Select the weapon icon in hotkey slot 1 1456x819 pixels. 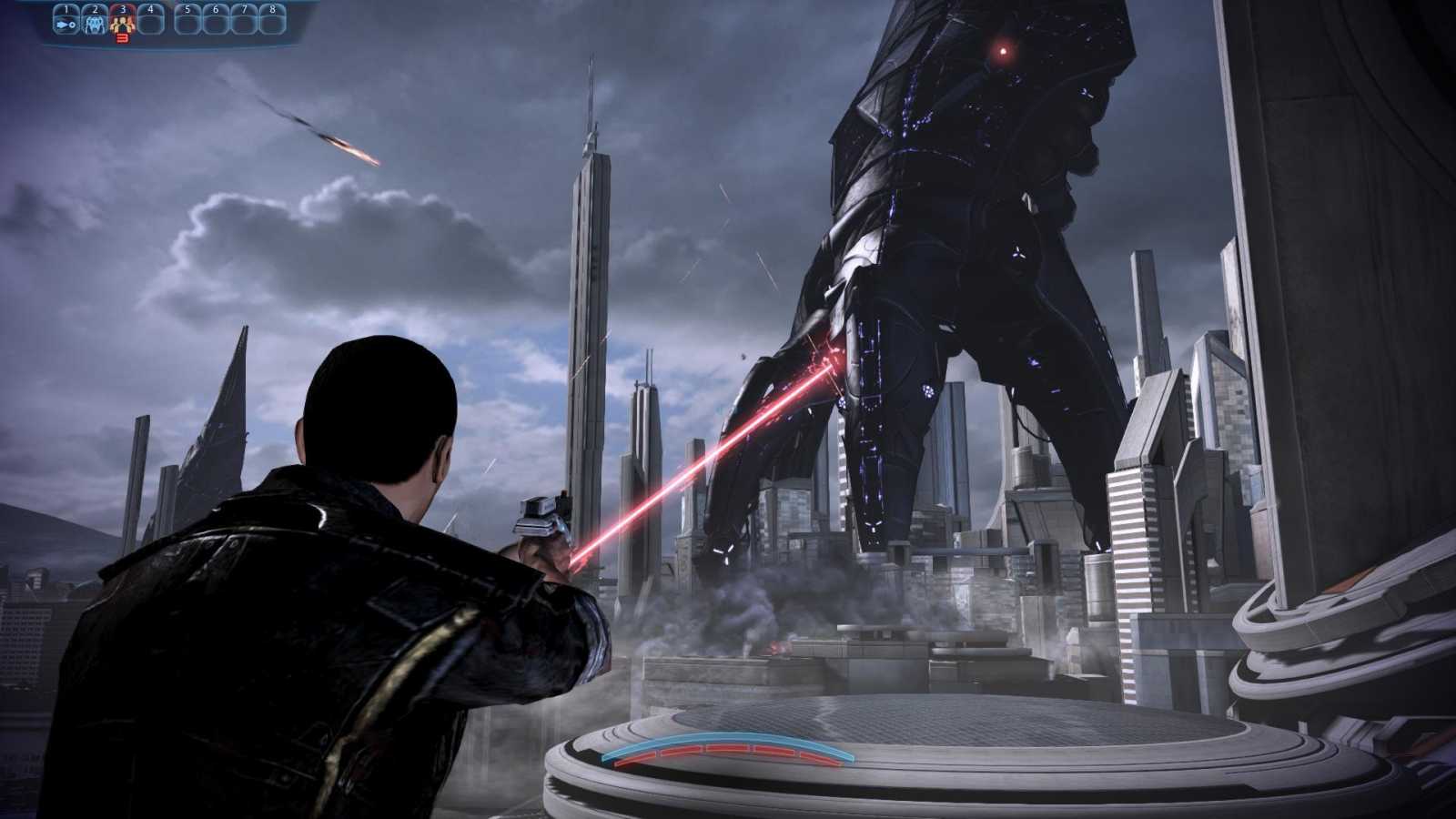click(66, 25)
